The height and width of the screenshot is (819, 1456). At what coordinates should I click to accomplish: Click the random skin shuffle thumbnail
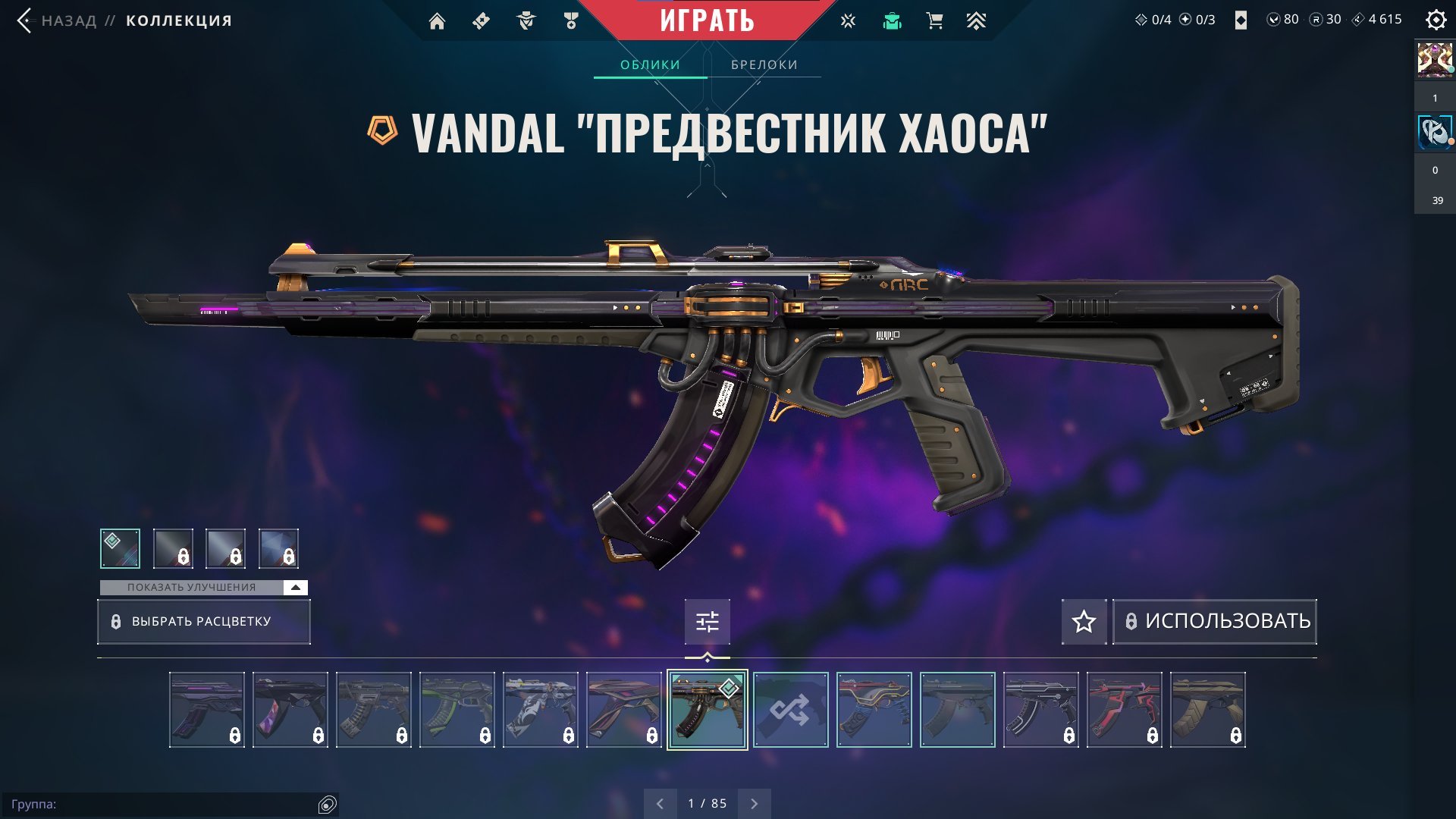point(791,711)
